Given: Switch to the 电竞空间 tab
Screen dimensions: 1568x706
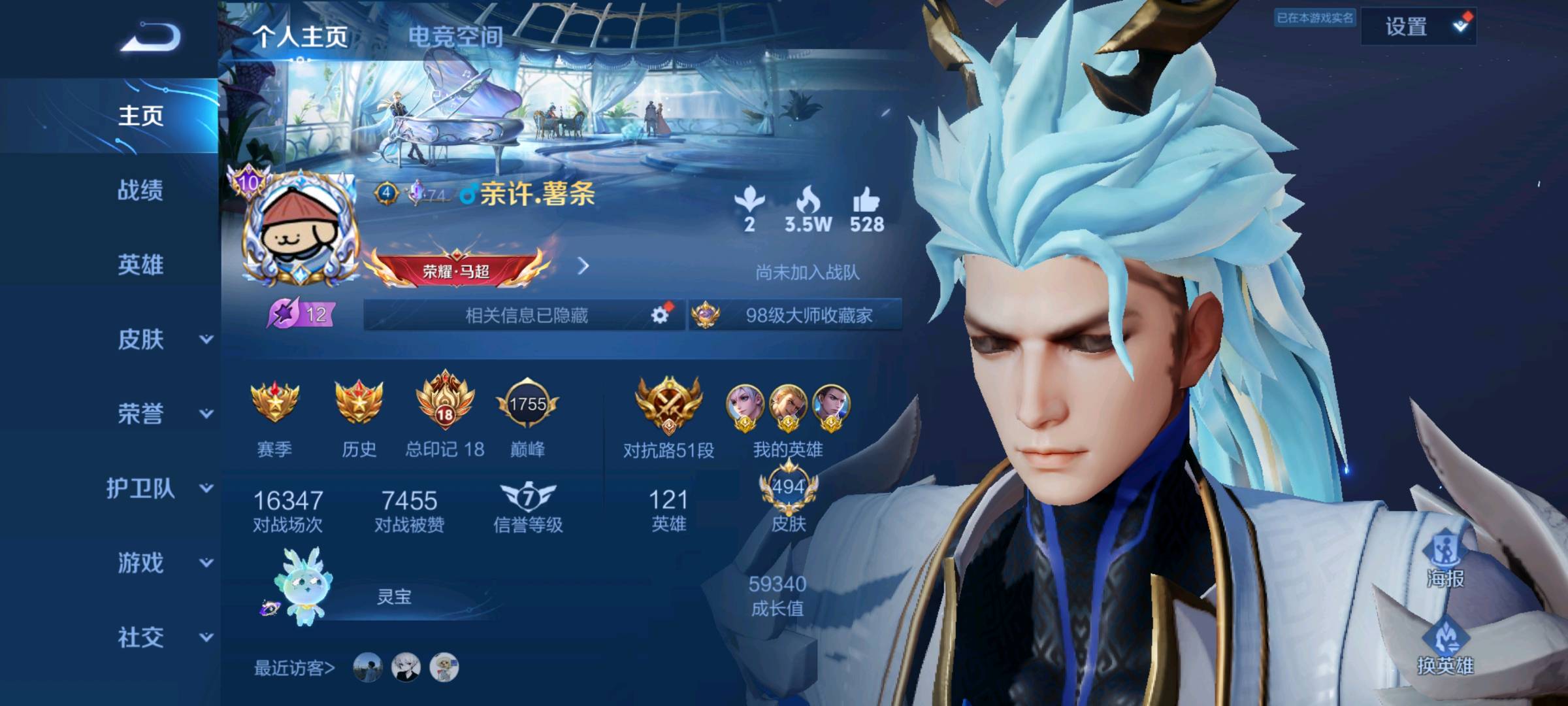Looking at the screenshot, I should coord(455,37).
